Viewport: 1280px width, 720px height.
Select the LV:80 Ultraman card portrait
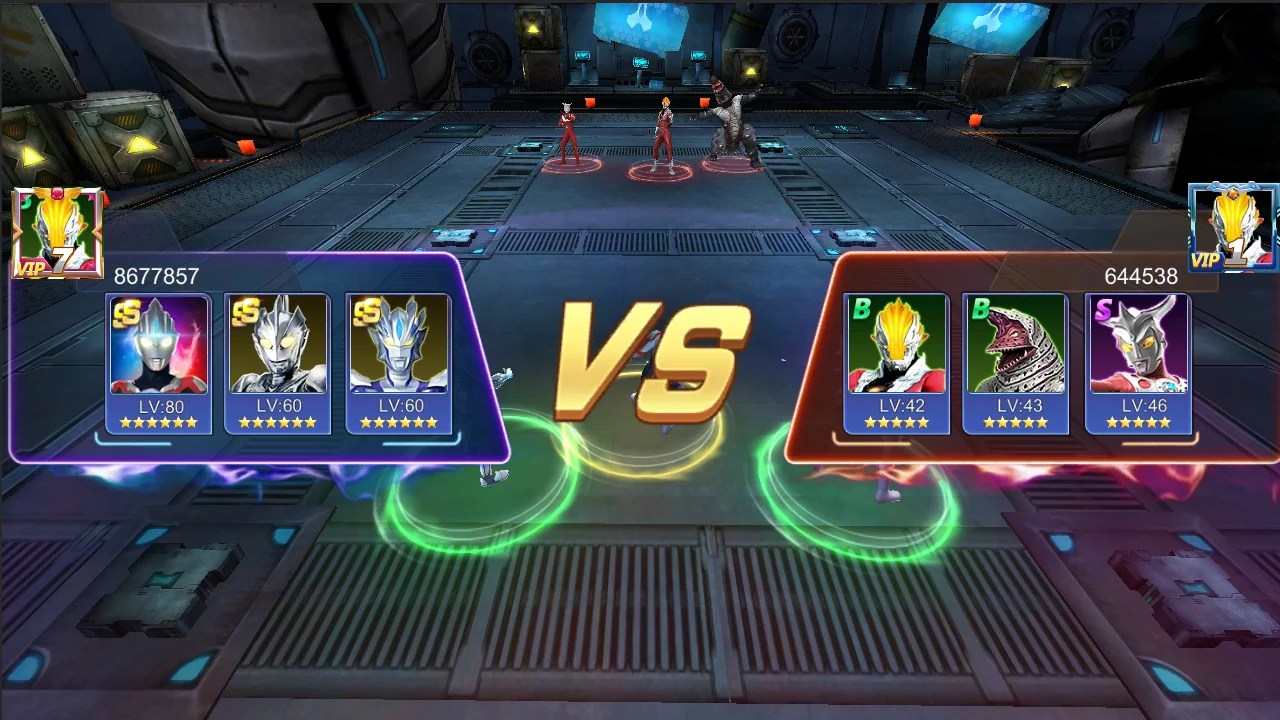[157, 350]
